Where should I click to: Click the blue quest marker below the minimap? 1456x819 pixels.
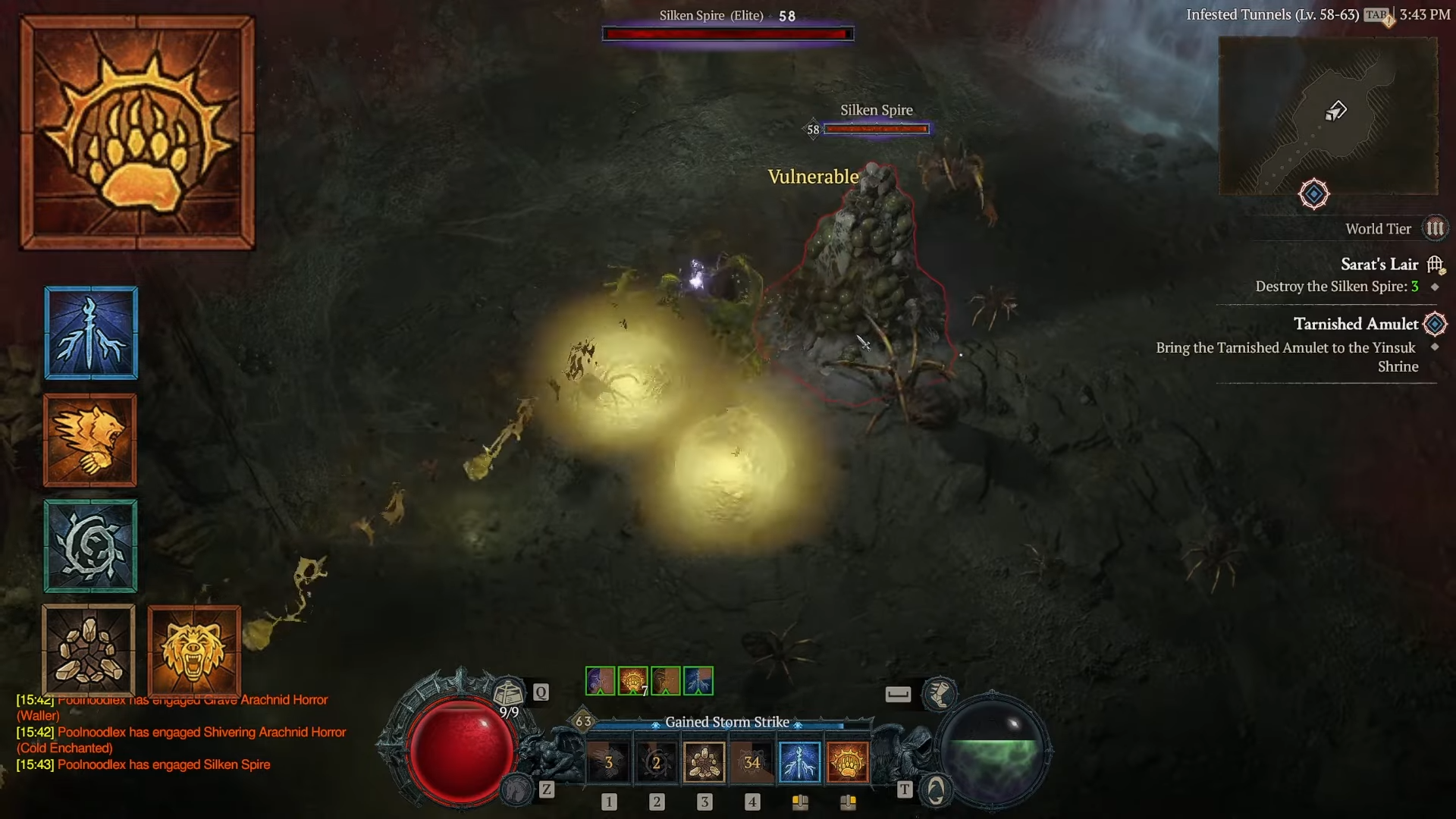(1313, 194)
